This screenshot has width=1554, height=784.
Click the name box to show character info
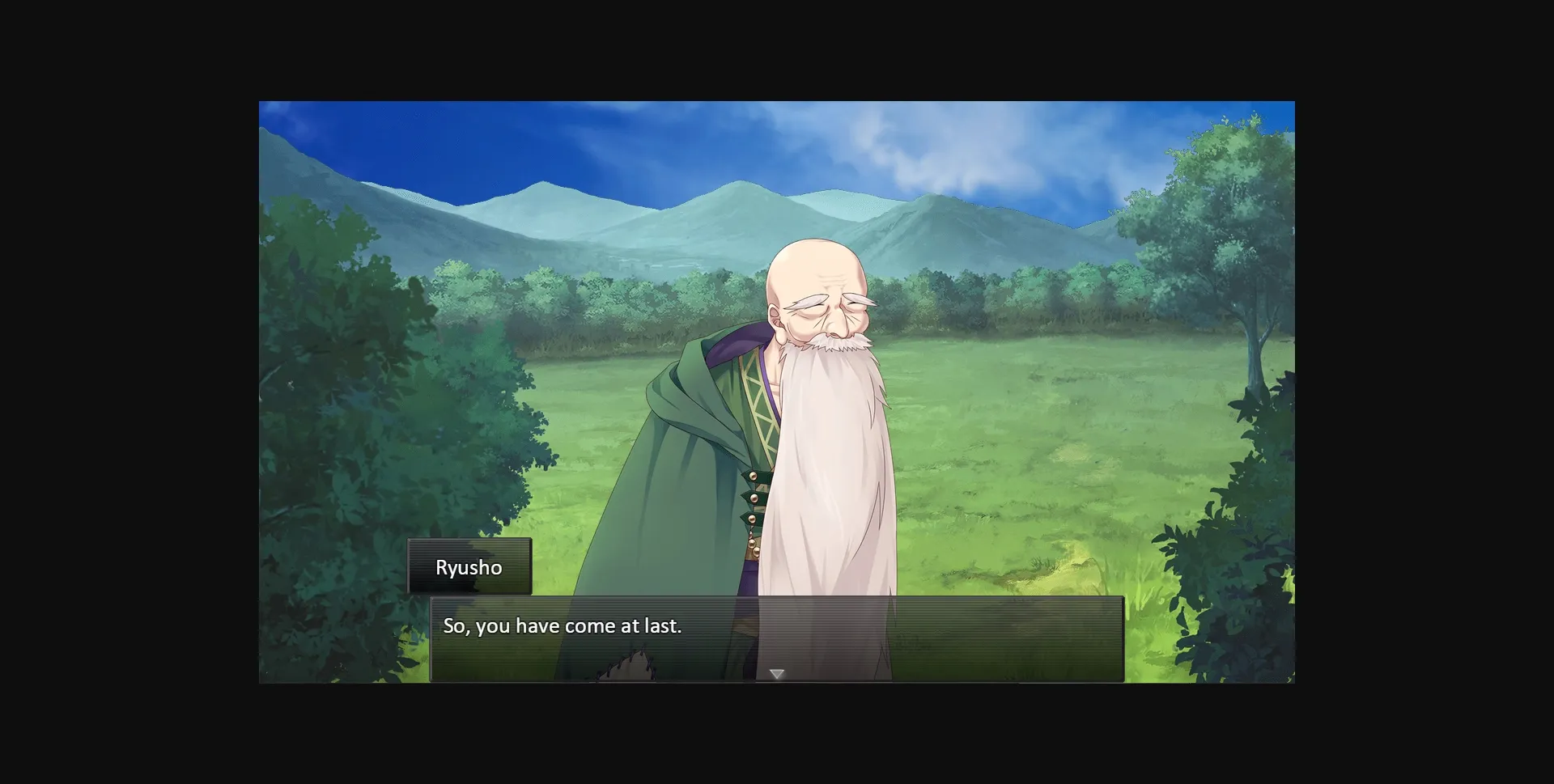point(469,567)
